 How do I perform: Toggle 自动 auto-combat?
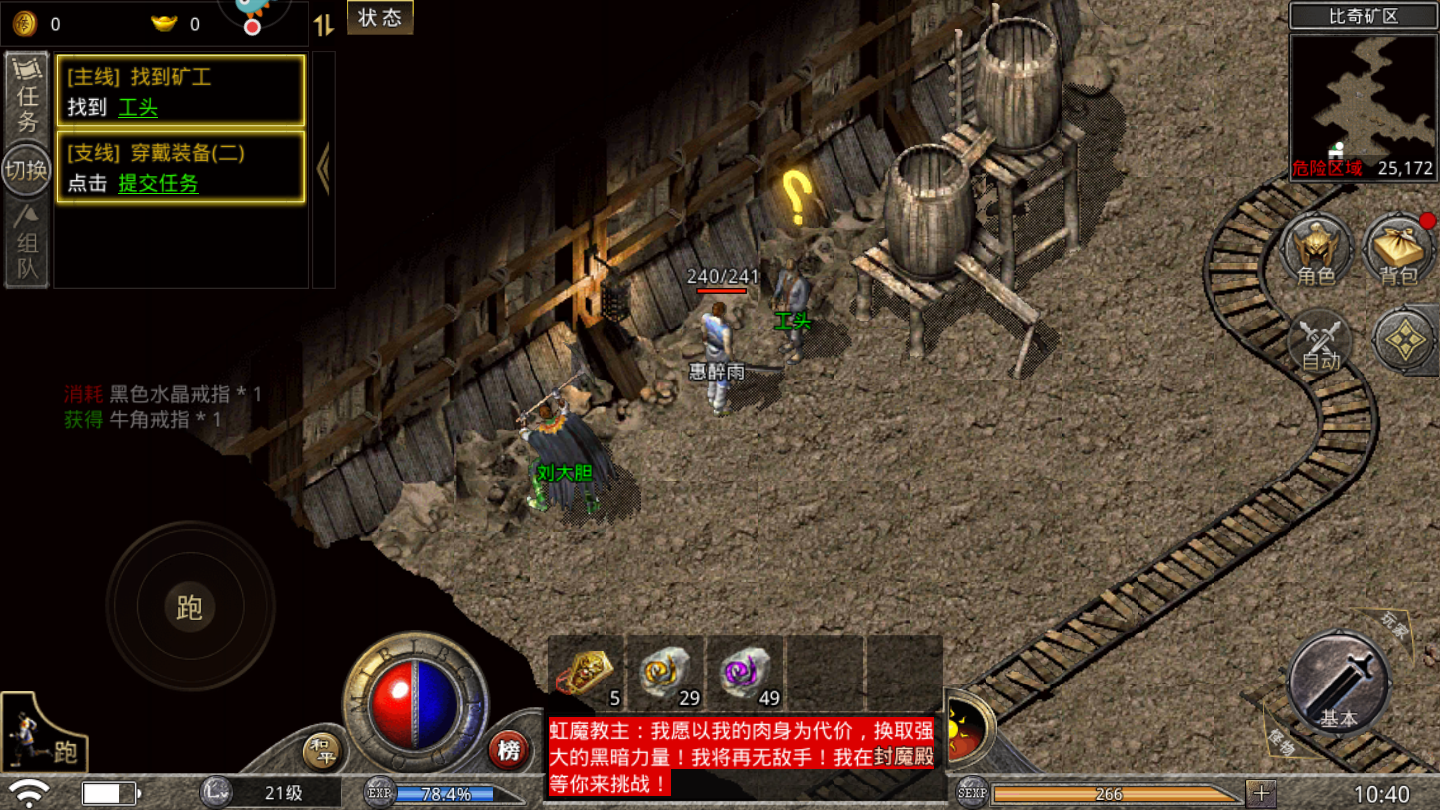[x=1320, y=343]
